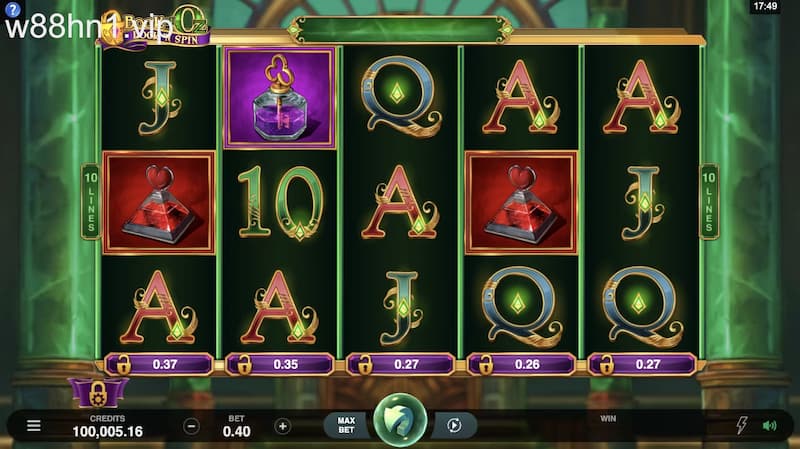Set the wager with Max Bet

(x=347, y=426)
